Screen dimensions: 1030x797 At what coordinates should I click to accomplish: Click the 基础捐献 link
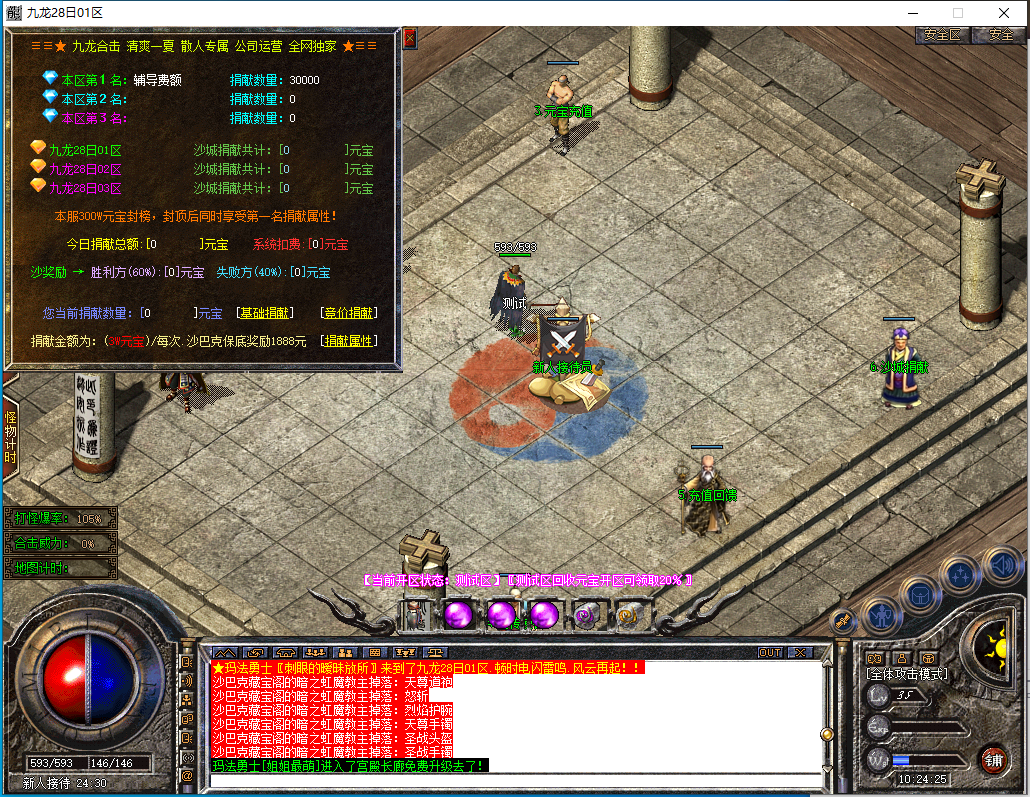[x=264, y=313]
